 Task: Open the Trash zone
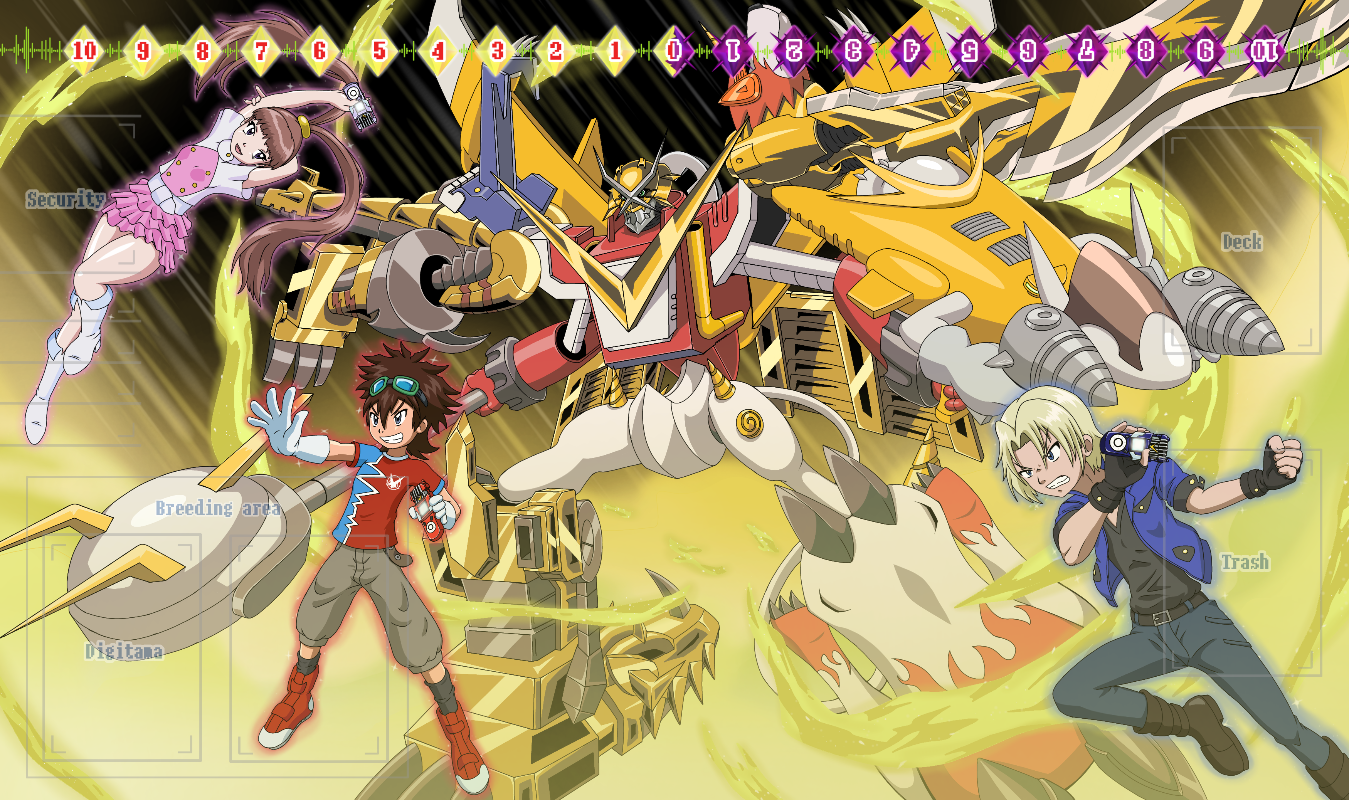click(x=1244, y=562)
